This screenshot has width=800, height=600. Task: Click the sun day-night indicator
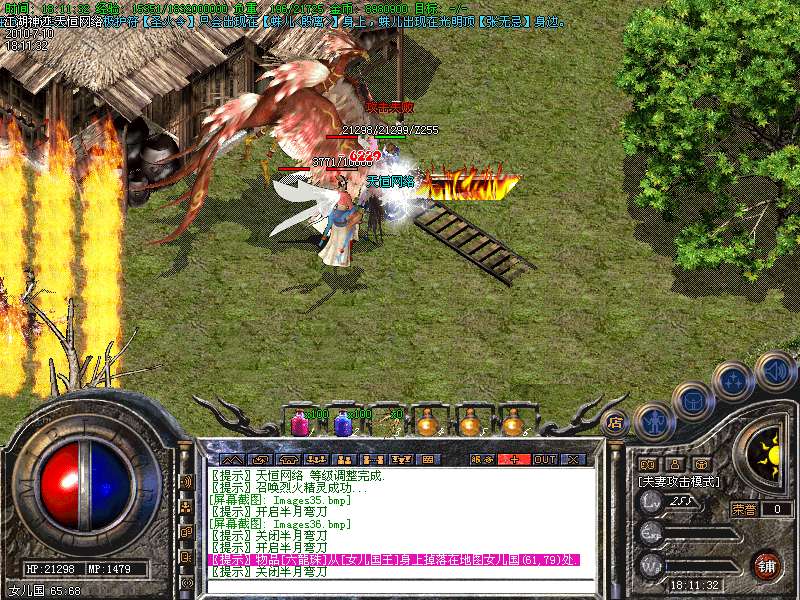(768, 452)
